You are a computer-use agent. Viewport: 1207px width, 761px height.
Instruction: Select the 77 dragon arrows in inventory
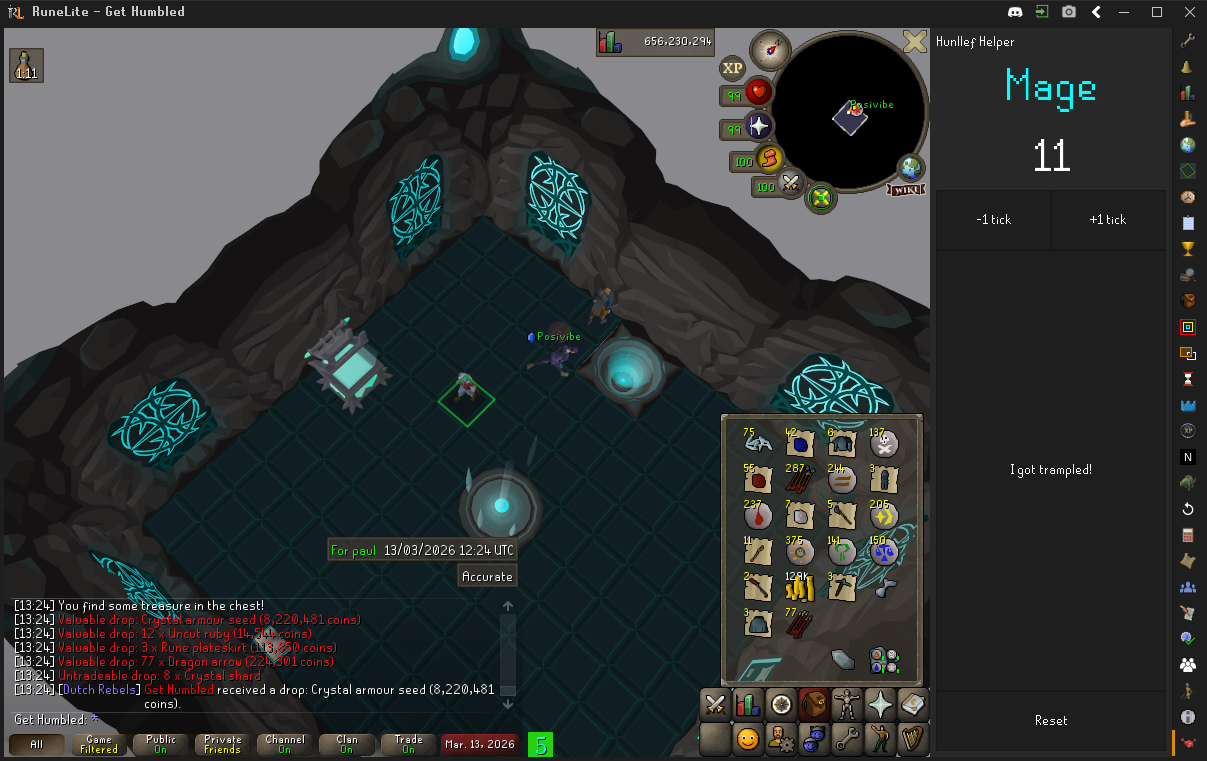pos(800,623)
